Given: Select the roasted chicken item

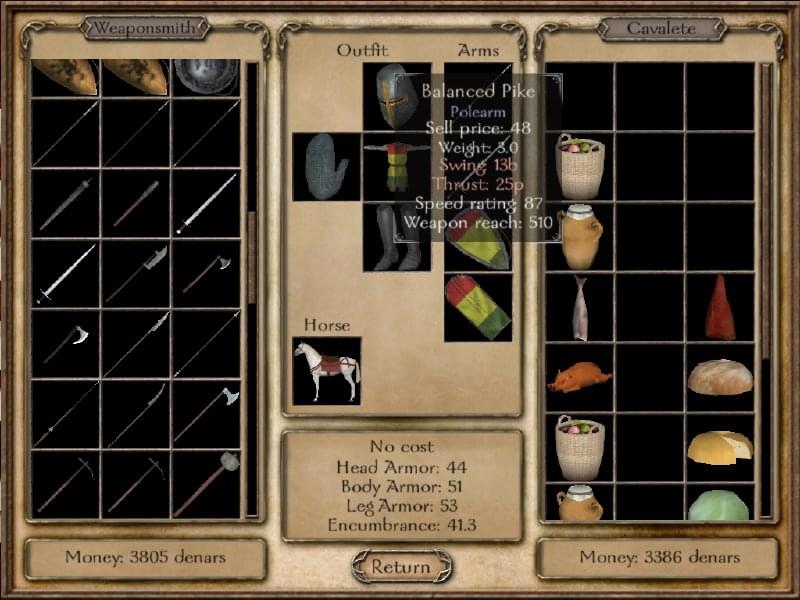Looking at the screenshot, I should [x=580, y=377].
